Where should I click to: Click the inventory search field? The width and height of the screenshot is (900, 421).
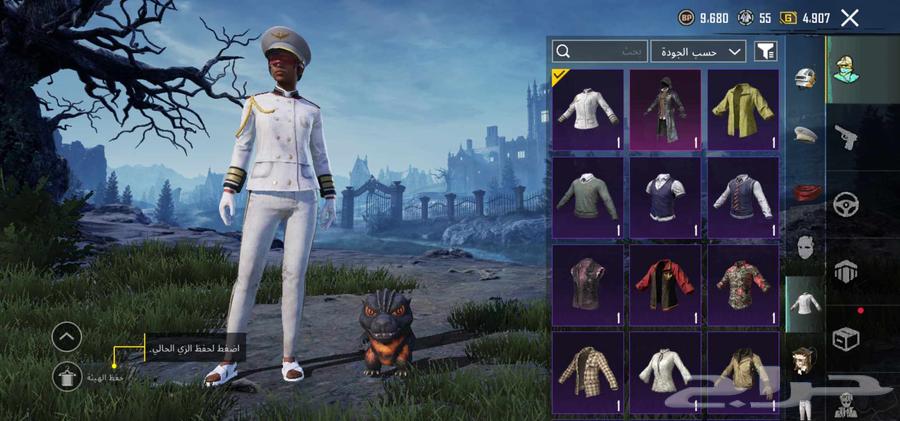click(600, 51)
